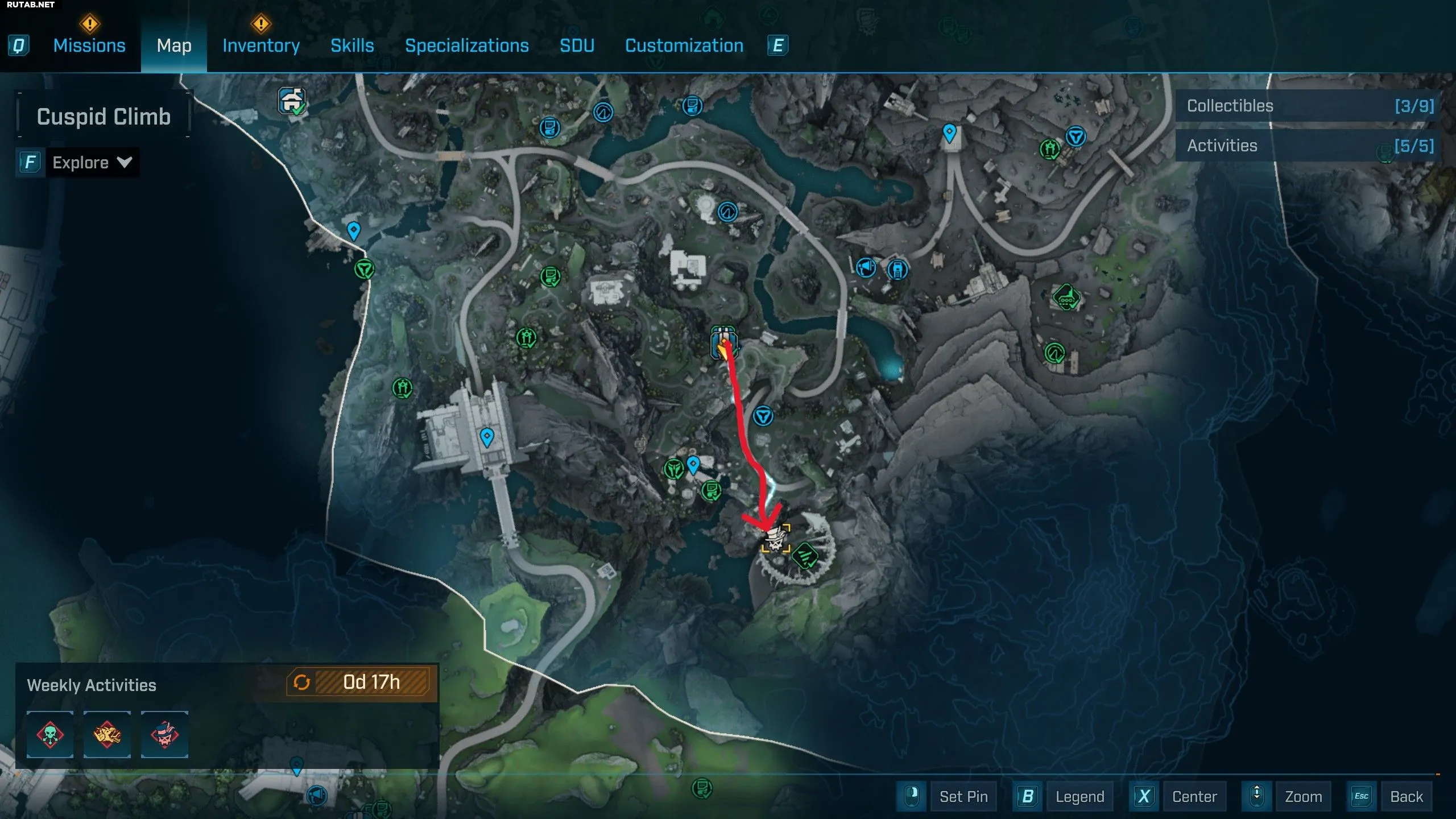Go Back from the map

point(1406,796)
